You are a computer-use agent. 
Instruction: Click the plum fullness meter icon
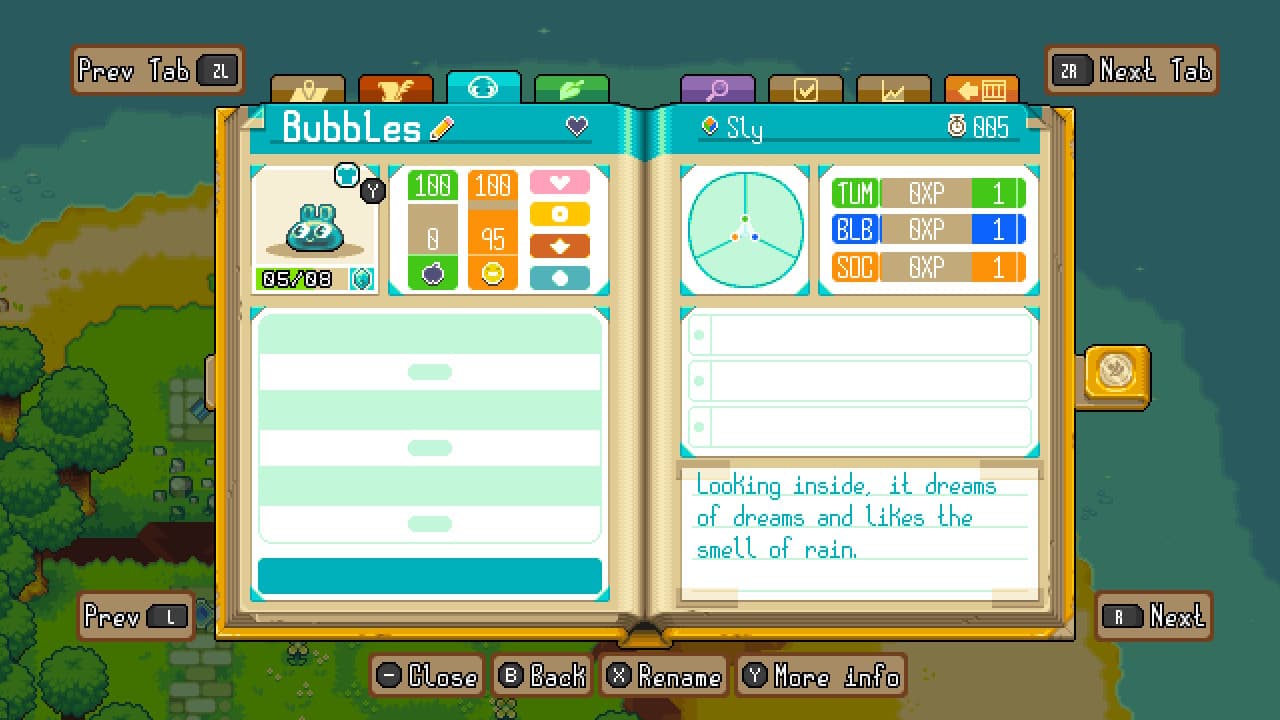[431, 271]
